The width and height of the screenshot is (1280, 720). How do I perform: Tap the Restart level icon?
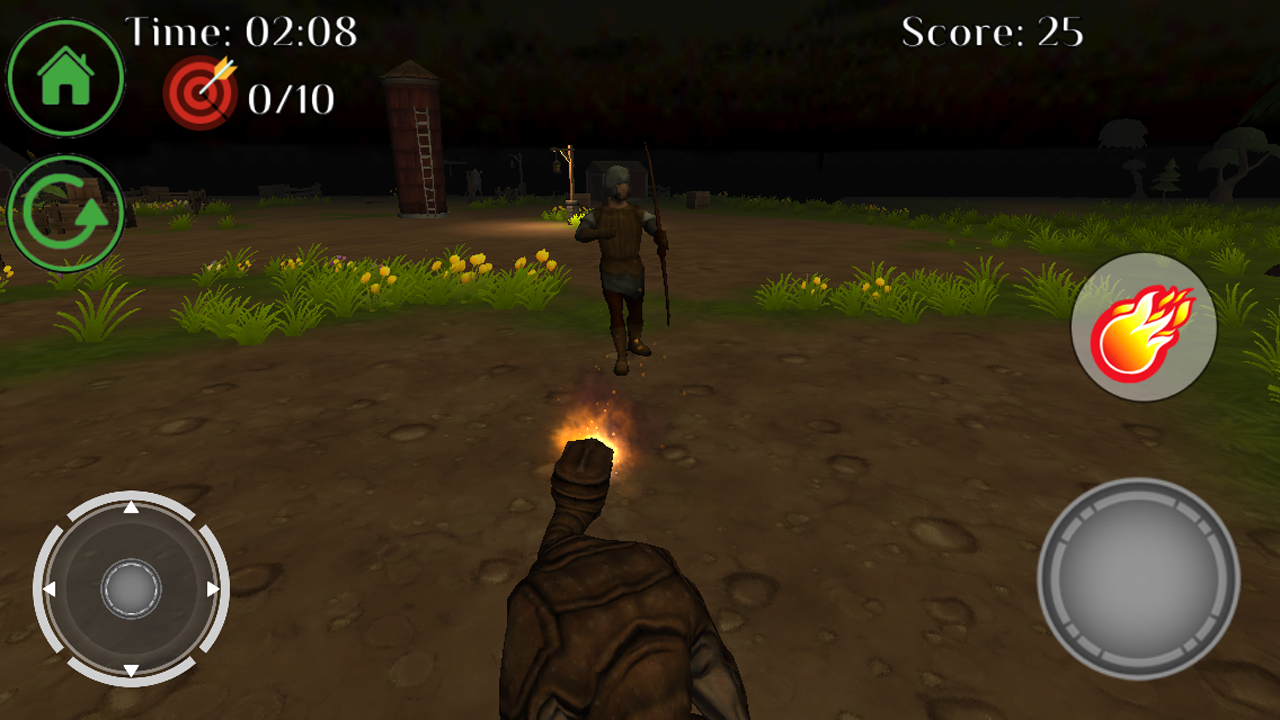tap(65, 211)
